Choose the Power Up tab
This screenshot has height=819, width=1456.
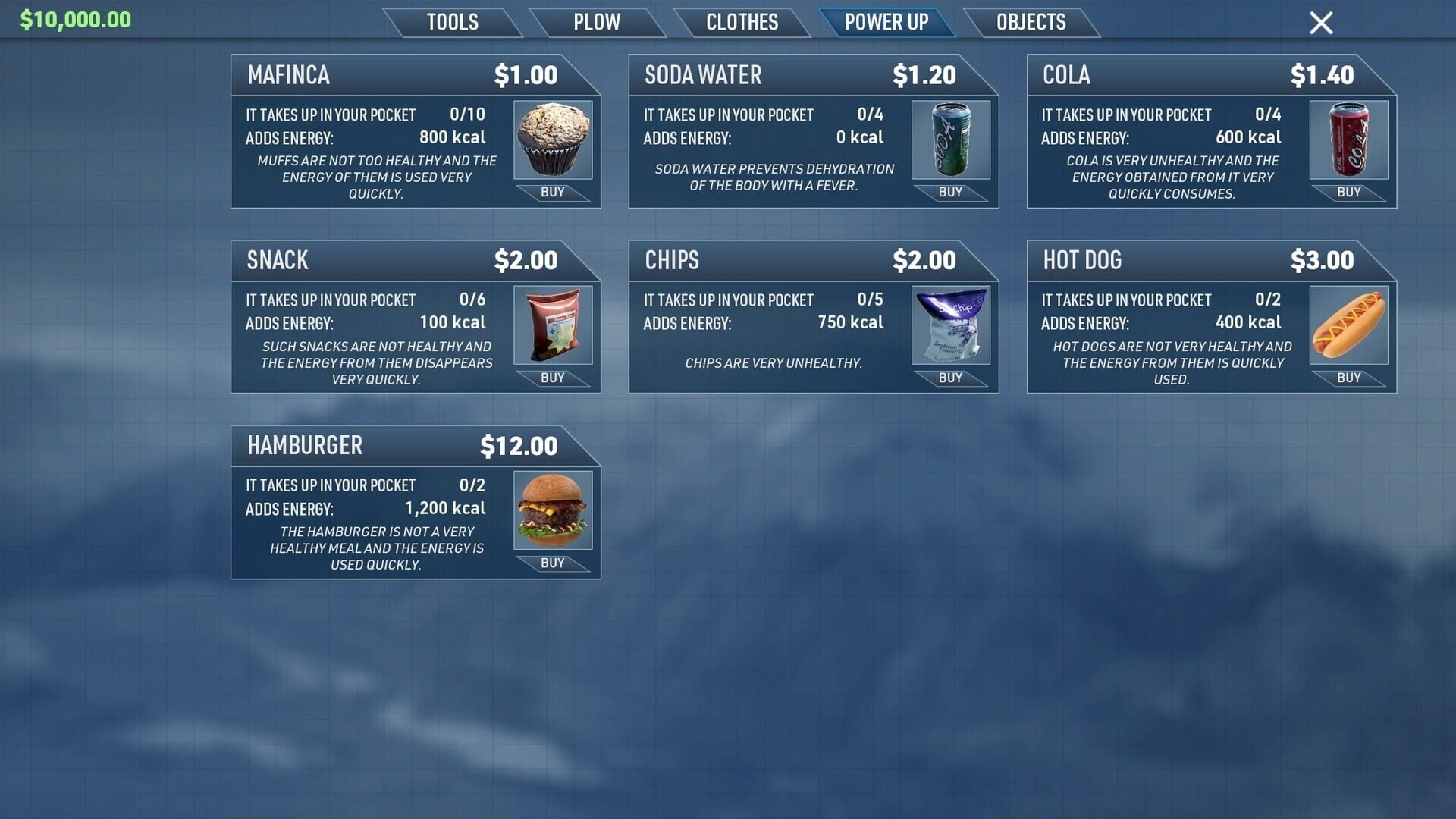tap(886, 22)
